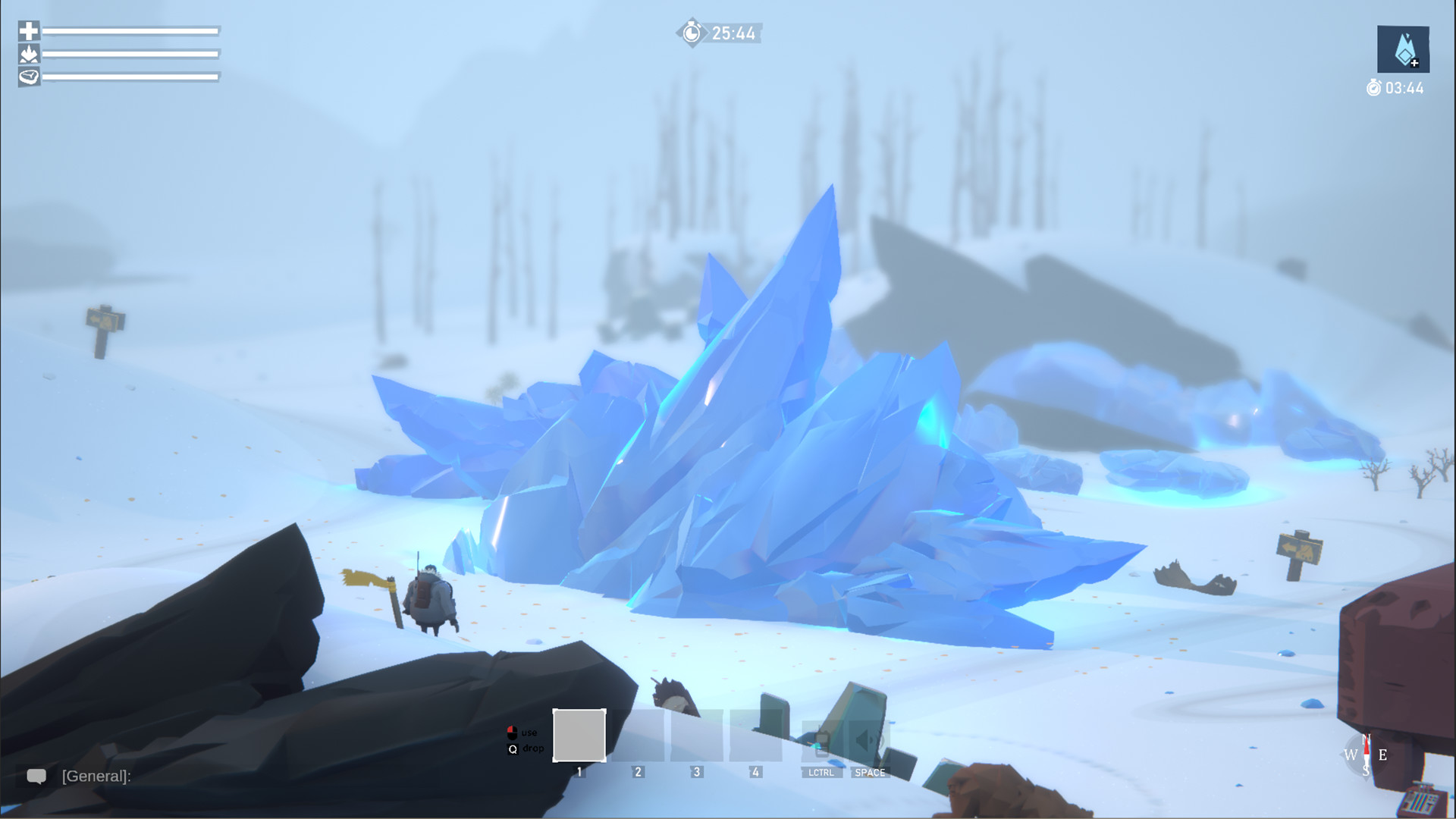1456x819 pixels.
Task: Switch to hotbar slot 4
Action: tap(755, 737)
